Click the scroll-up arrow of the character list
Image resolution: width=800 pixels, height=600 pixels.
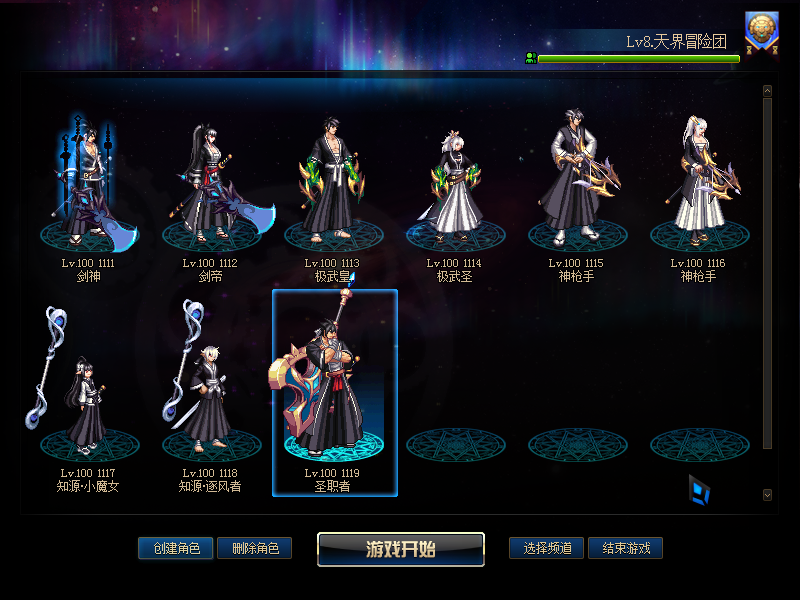click(x=767, y=91)
